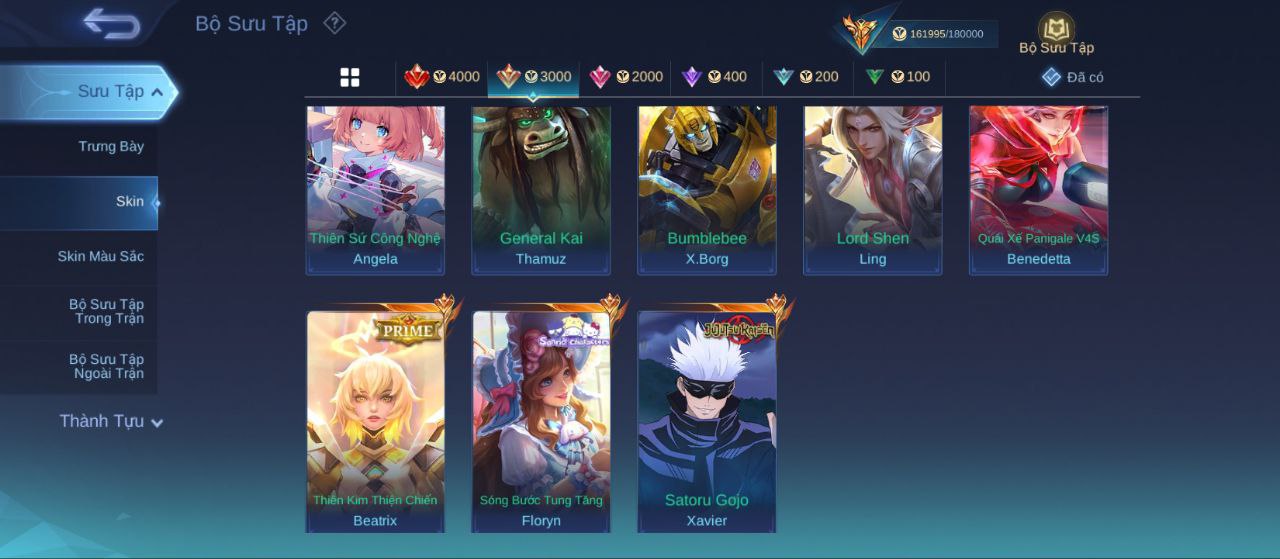Select the Skin Màu Sắc menu entry

[100, 257]
